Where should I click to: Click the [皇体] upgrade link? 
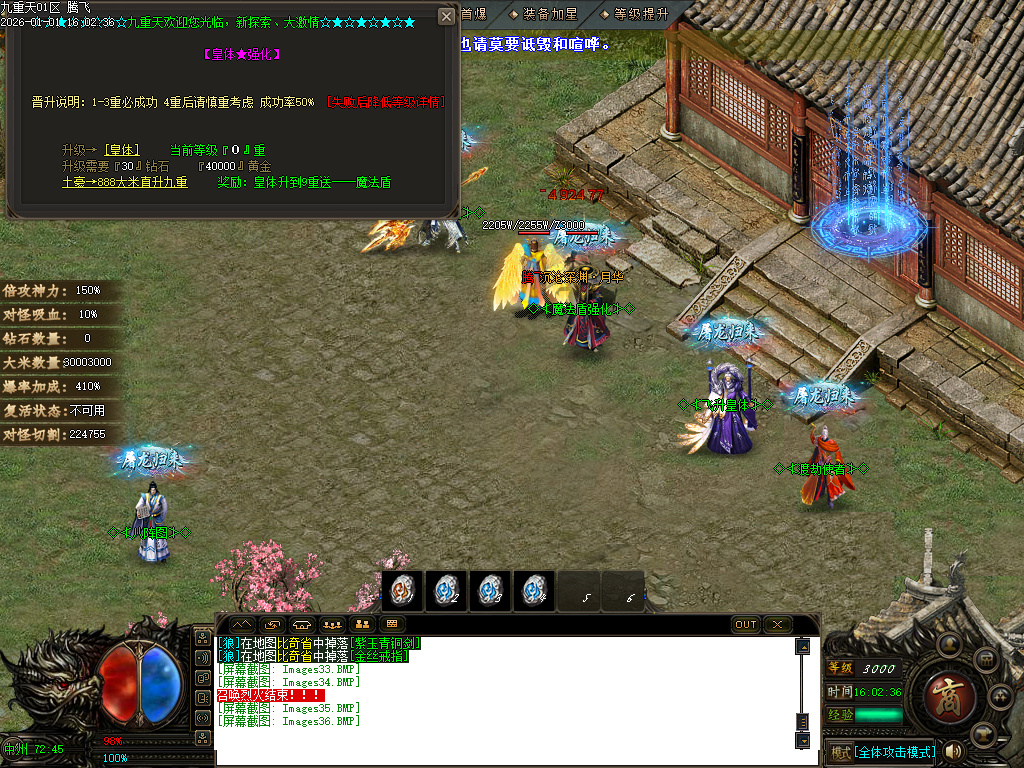click(122, 150)
